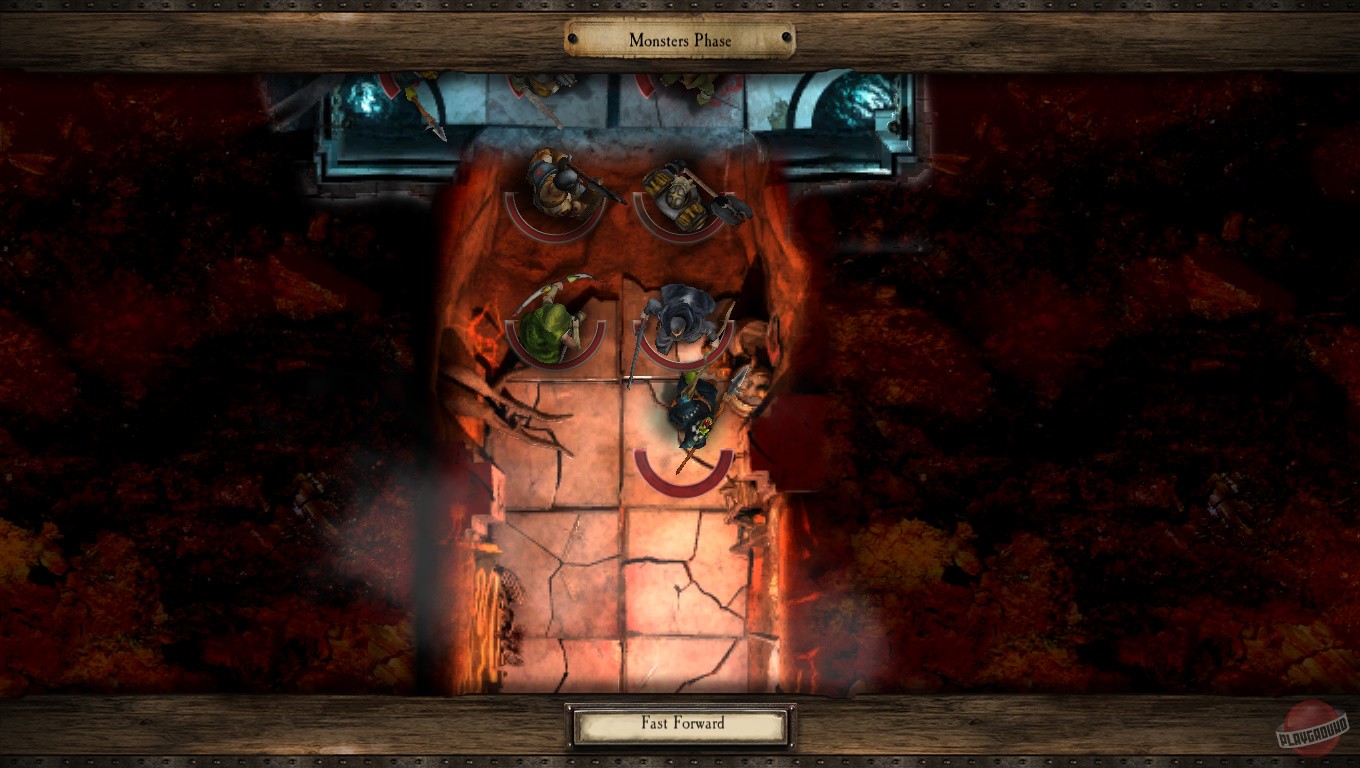Image resolution: width=1360 pixels, height=768 pixels.
Task: Click the Monsters Phase banner
Action: click(x=679, y=40)
